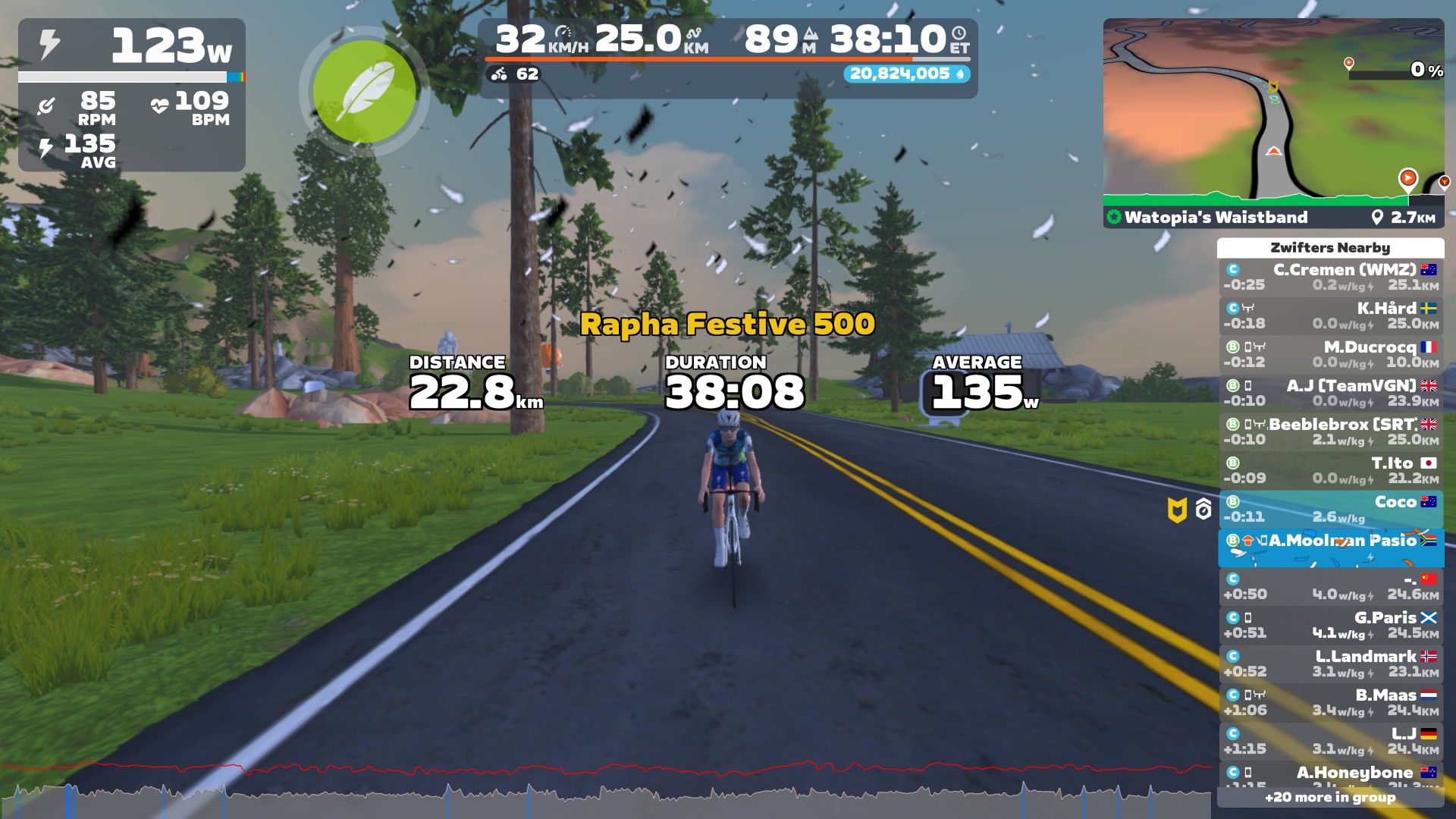The image size is (1456, 819).
Task: Expand the +20 more in group entry
Action: pos(1330,798)
